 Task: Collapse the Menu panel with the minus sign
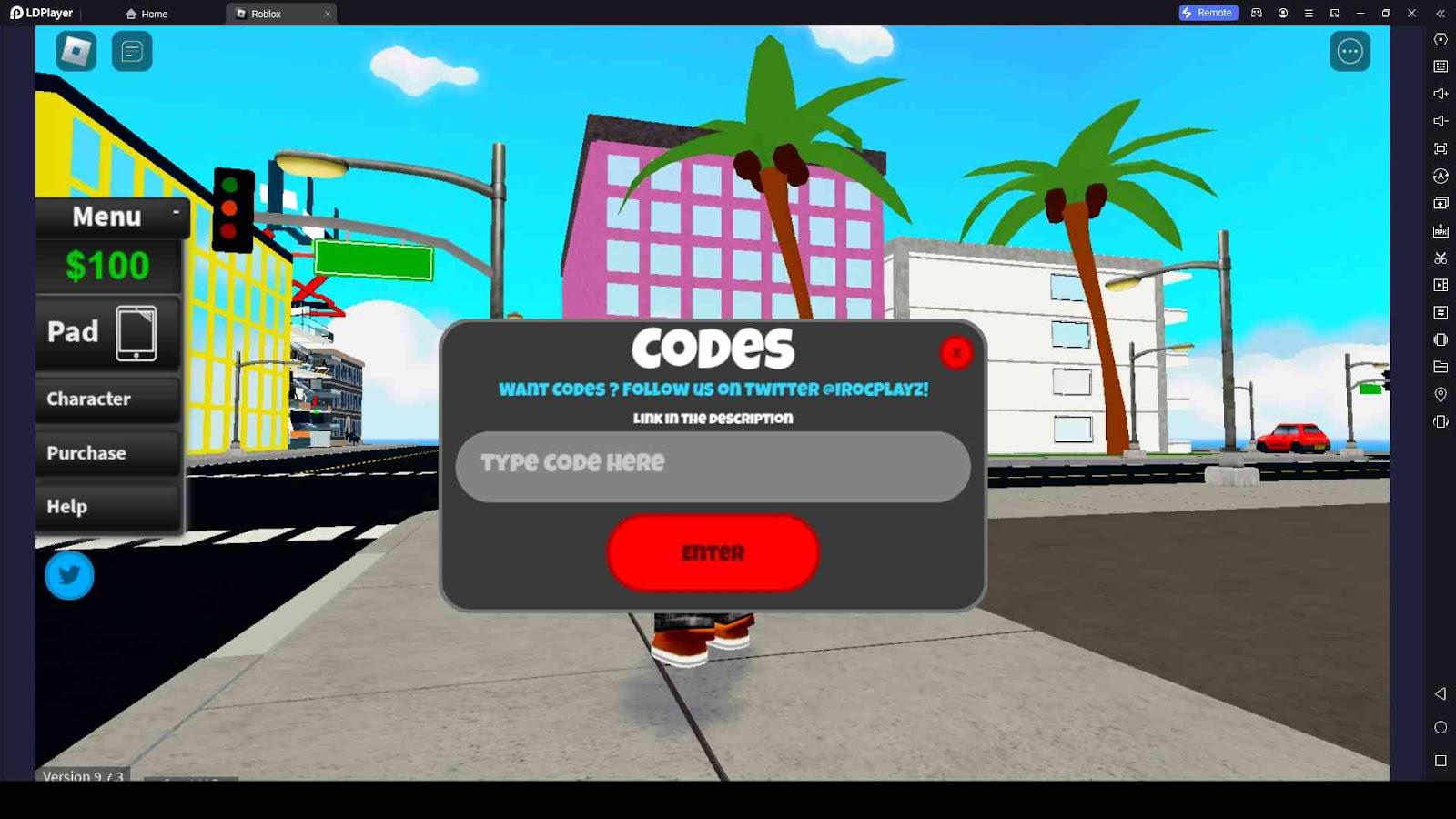coord(176,211)
